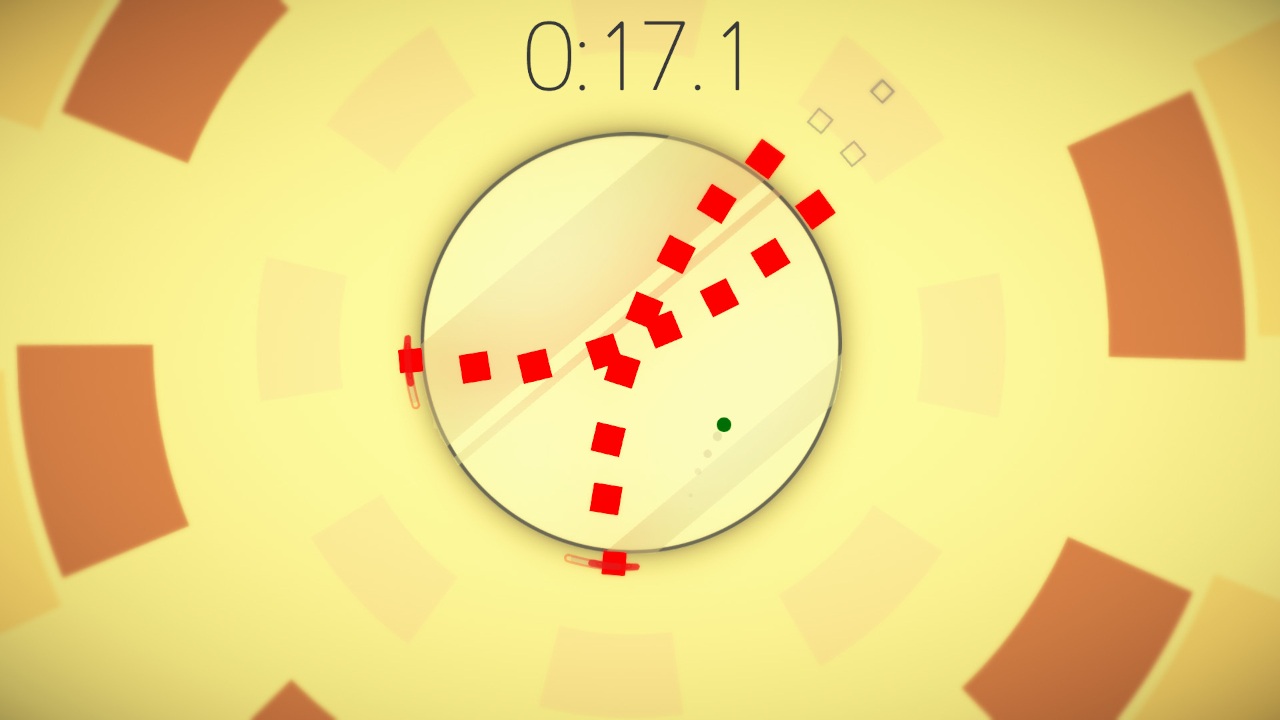Screen dimensions: 1280x720
Task: Click the red square touching the circle's right edge
Action: tap(816, 207)
